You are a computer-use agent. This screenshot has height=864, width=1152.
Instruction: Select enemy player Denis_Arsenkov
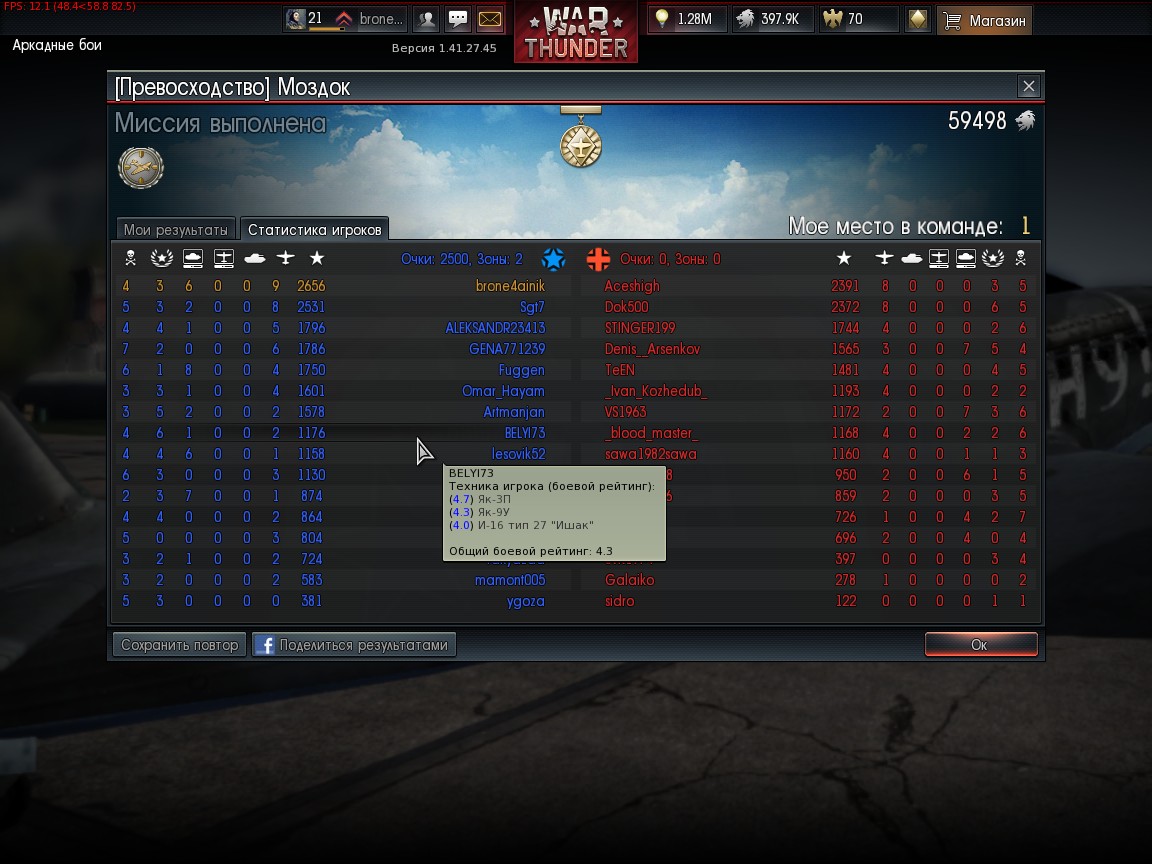click(x=652, y=349)
